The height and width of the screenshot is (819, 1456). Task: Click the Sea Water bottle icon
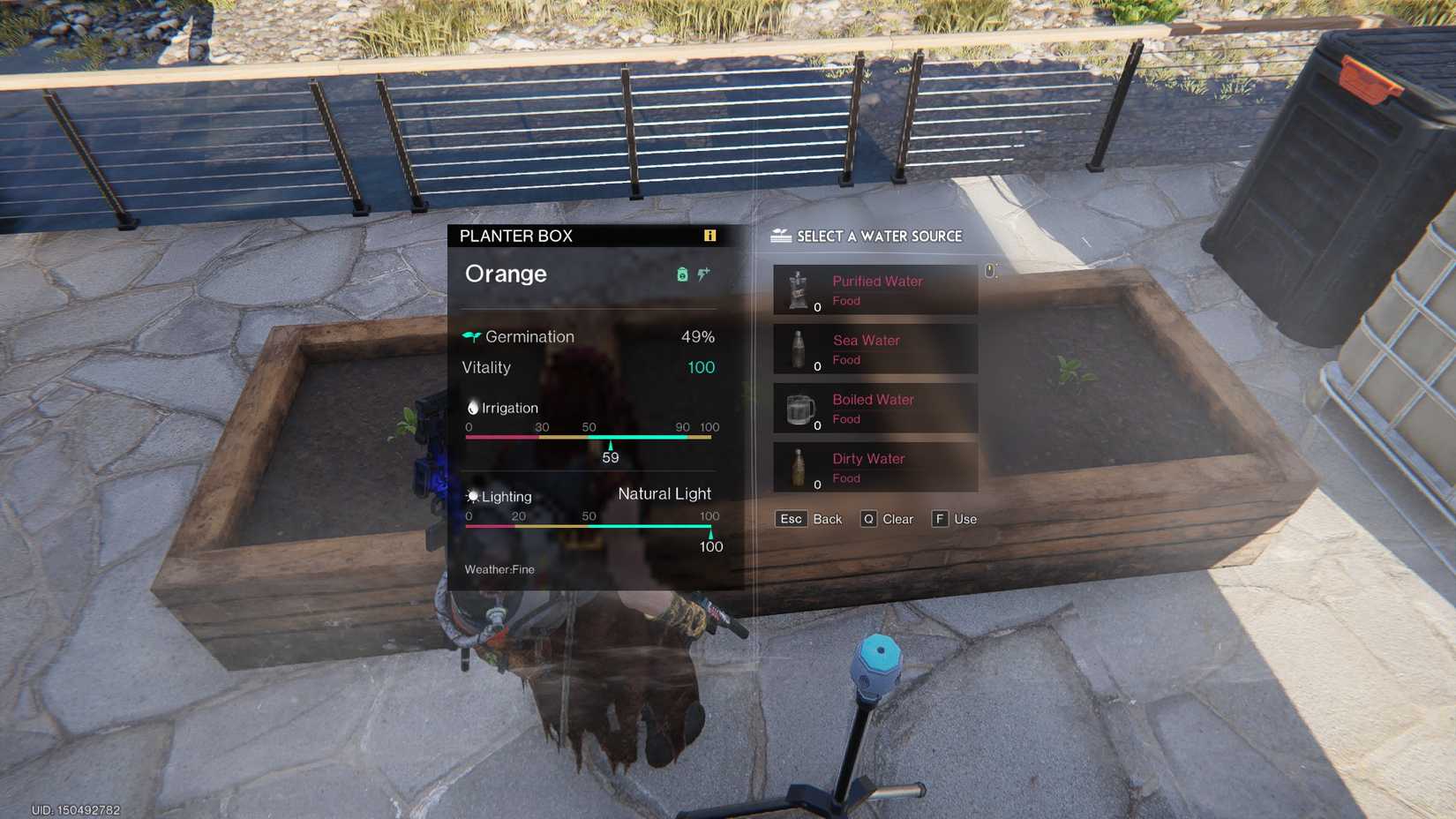(x=799, y=349)
